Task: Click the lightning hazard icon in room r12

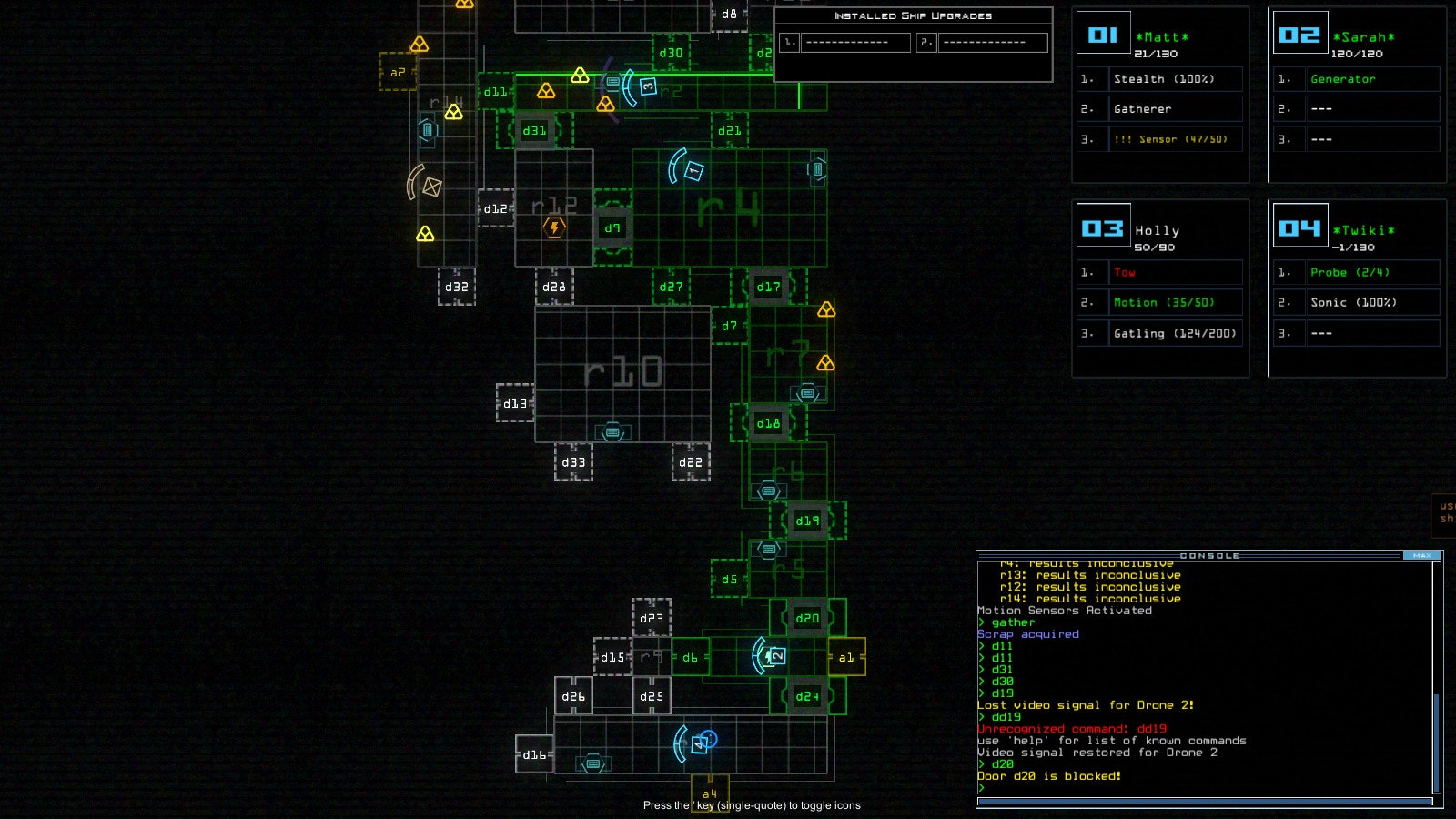Action: pos(555,227)
